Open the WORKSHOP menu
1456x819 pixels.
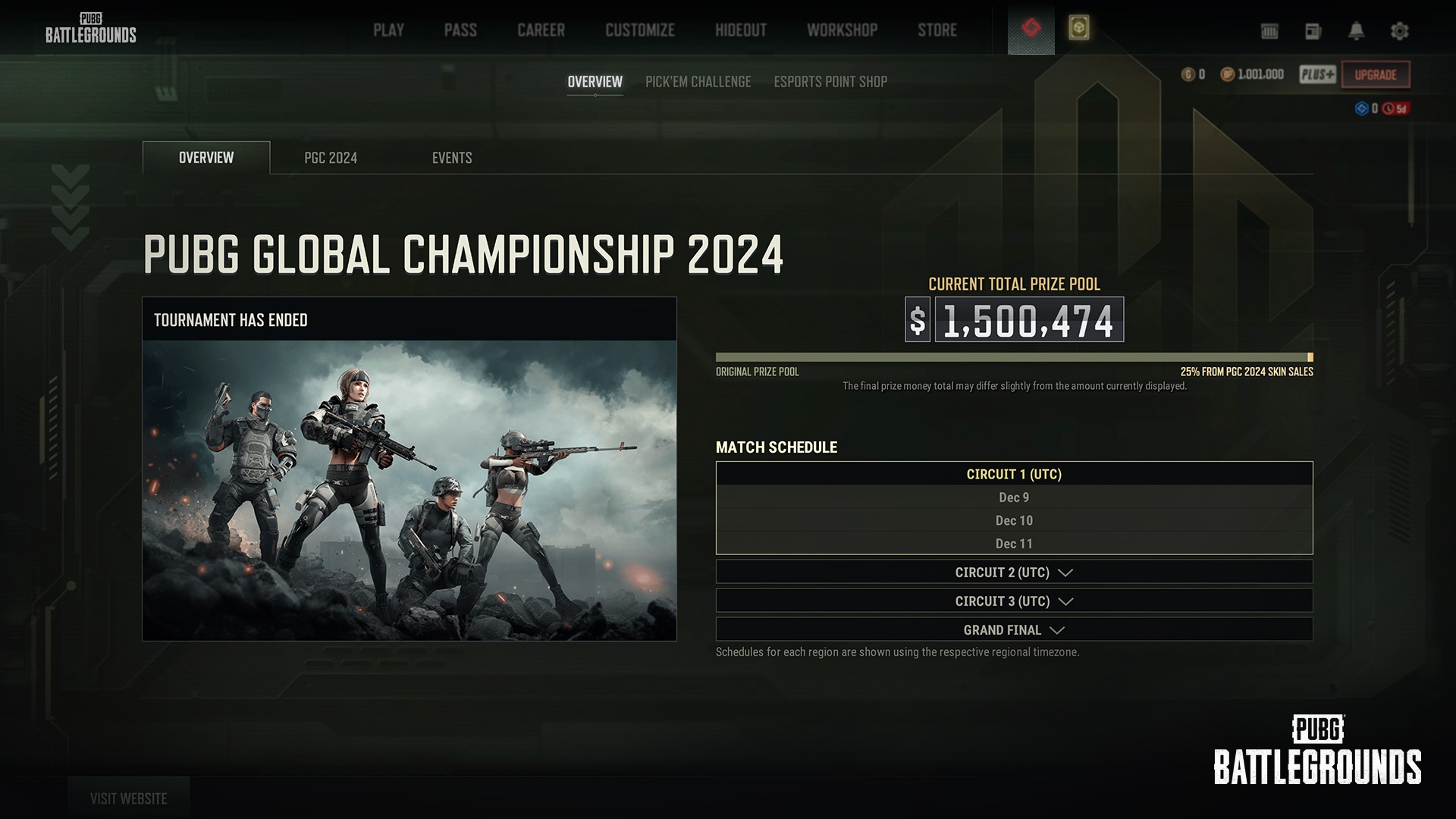842,30
